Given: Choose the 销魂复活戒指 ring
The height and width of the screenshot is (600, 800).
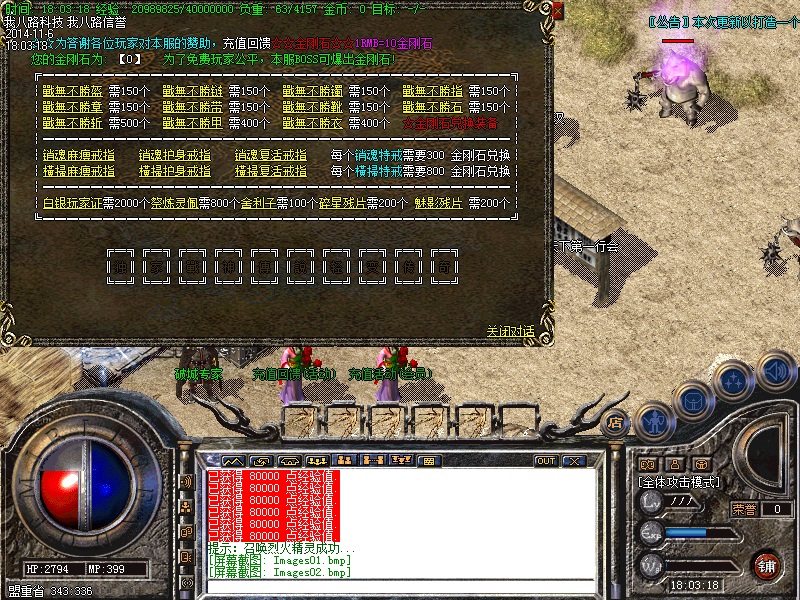Looking at the screenshot, I should [x=270, y=155].
